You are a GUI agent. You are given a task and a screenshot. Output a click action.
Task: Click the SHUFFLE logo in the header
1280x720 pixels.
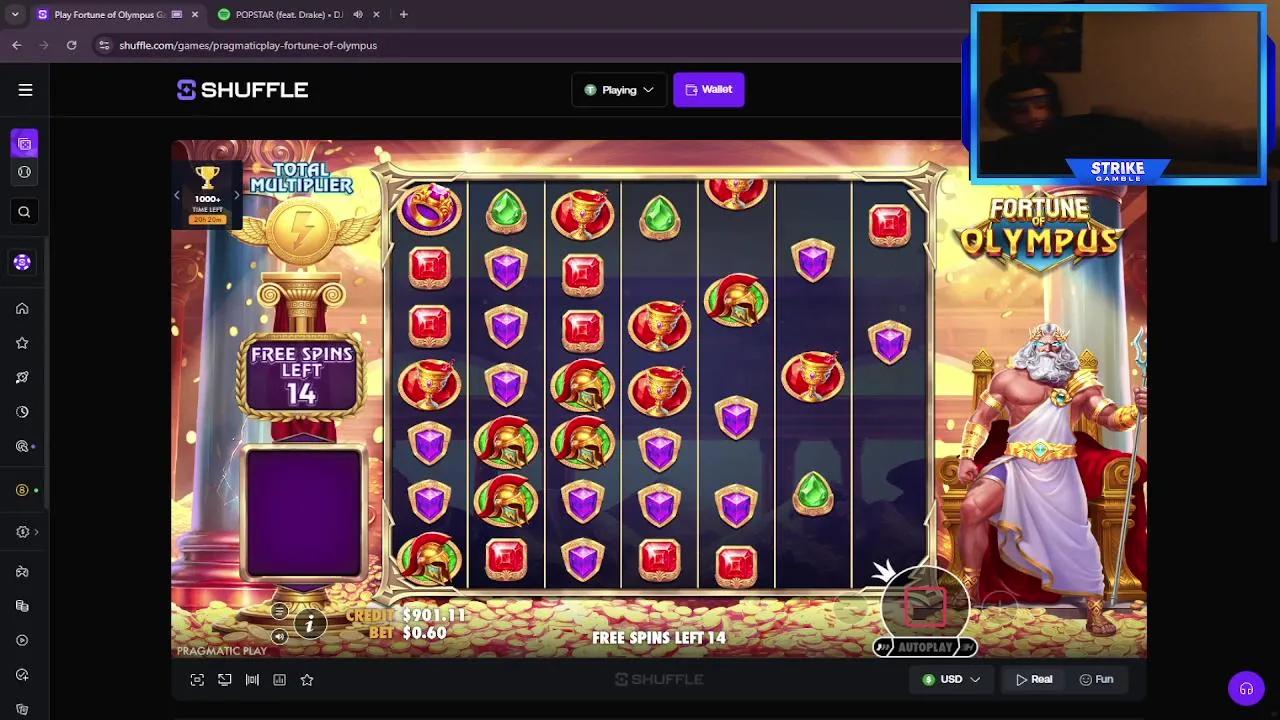pyautogui.click(x=242, y=89)
